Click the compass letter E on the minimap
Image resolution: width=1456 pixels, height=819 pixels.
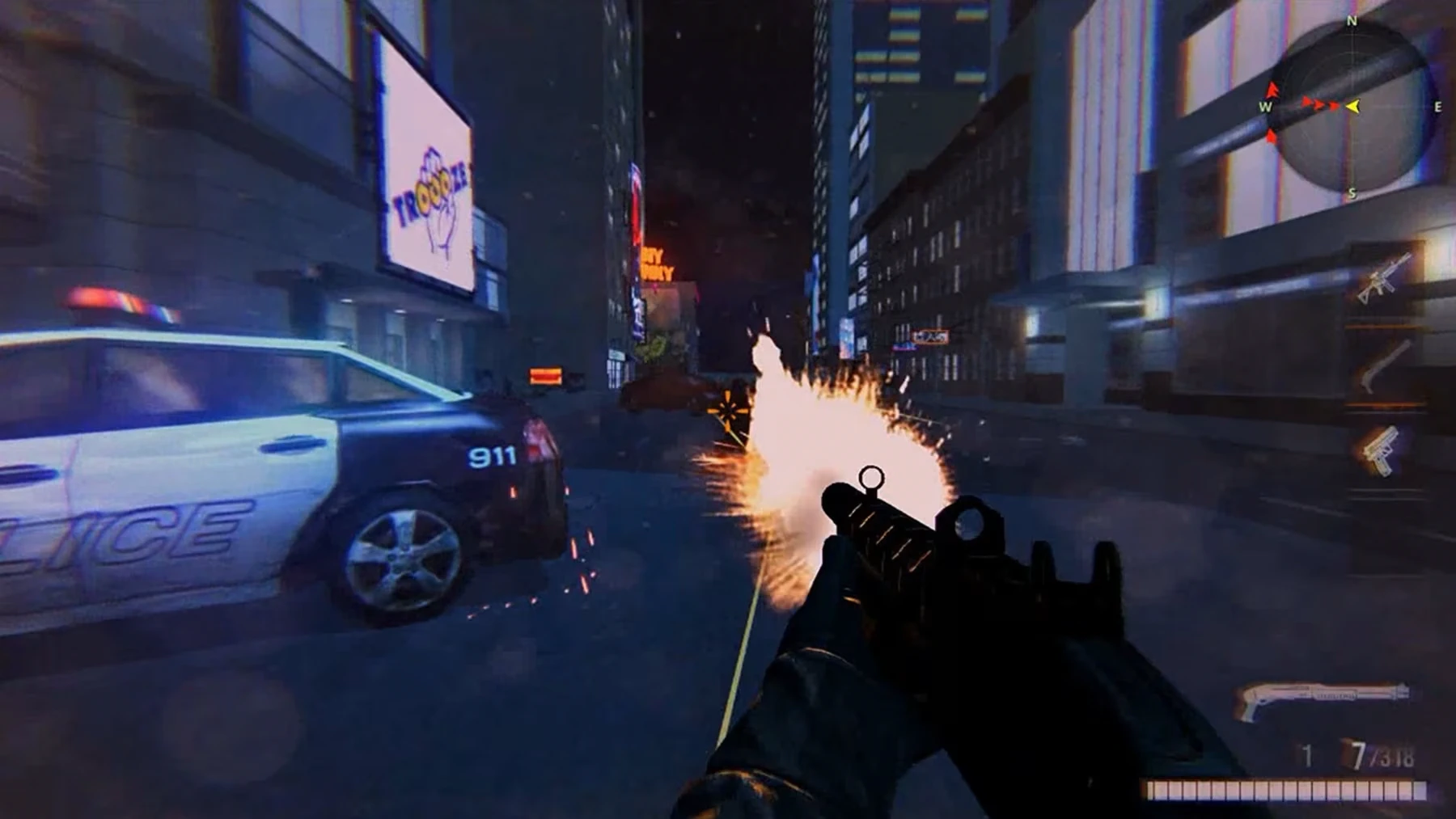pyautogui.click(x=1439, y=106)
